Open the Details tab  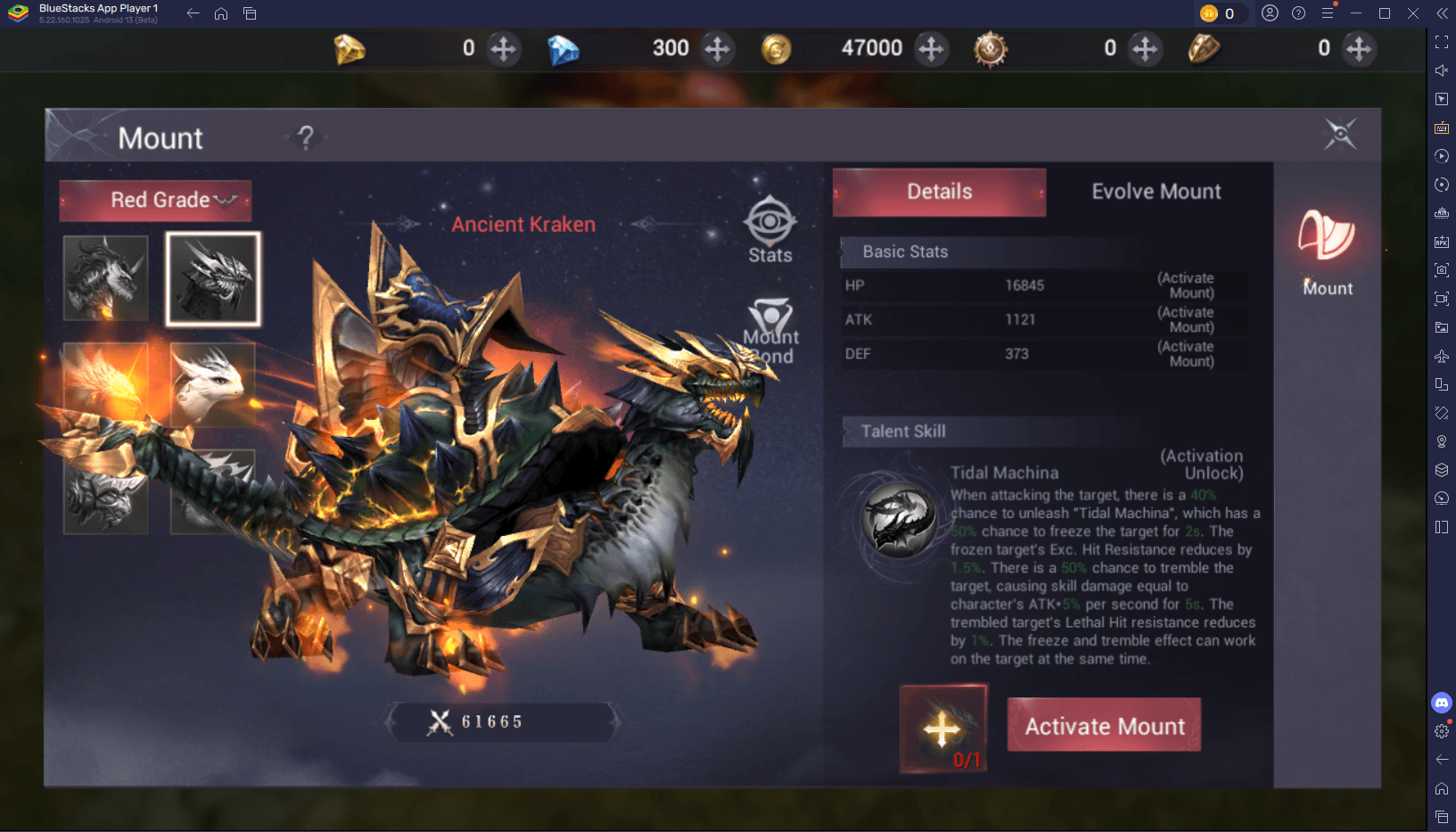(x=939, y=192)
